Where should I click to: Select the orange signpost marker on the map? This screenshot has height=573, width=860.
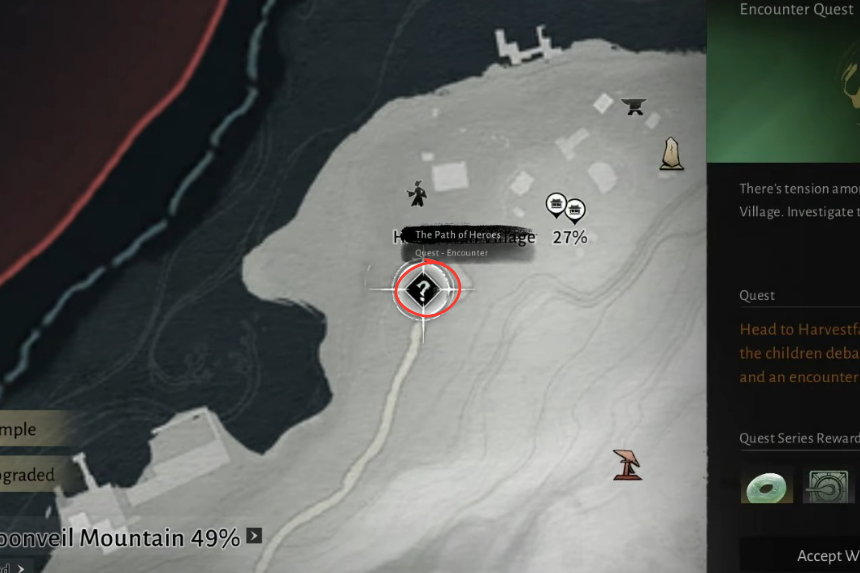(628, 464)
